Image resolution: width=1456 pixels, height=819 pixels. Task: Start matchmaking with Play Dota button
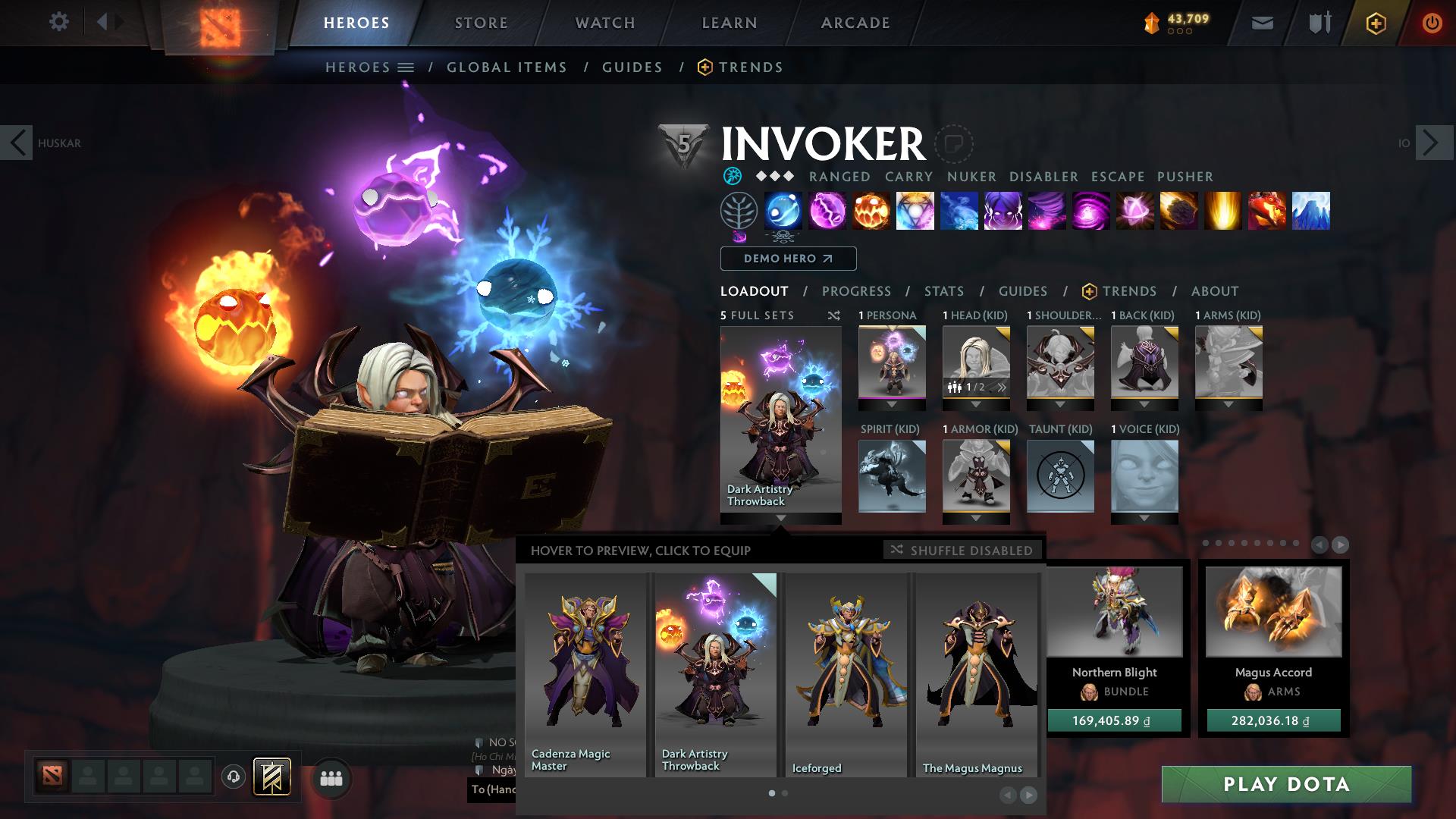(1286, 784)
